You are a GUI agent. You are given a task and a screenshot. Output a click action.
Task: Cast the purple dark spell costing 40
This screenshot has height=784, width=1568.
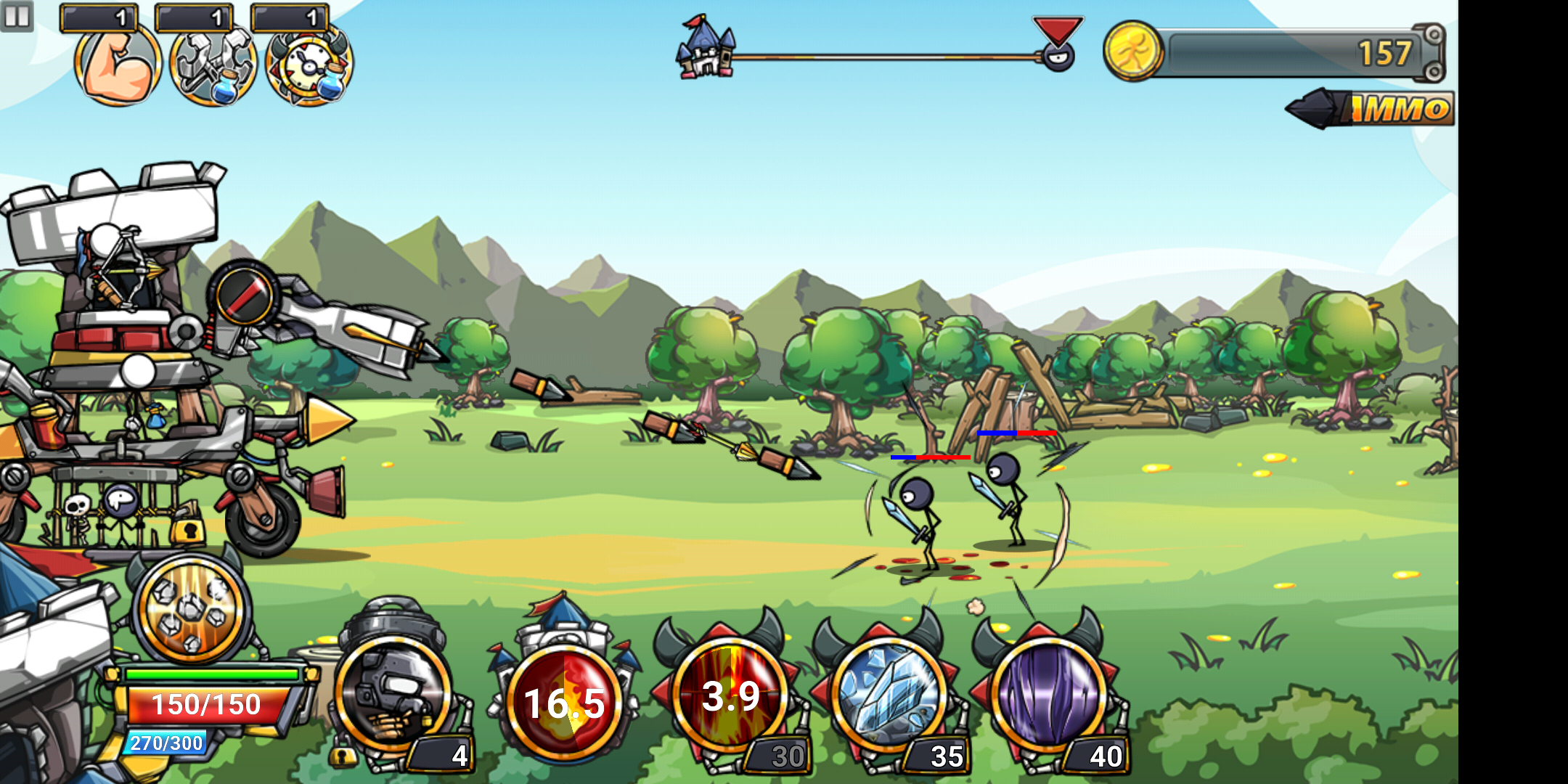pos(1048,695)
